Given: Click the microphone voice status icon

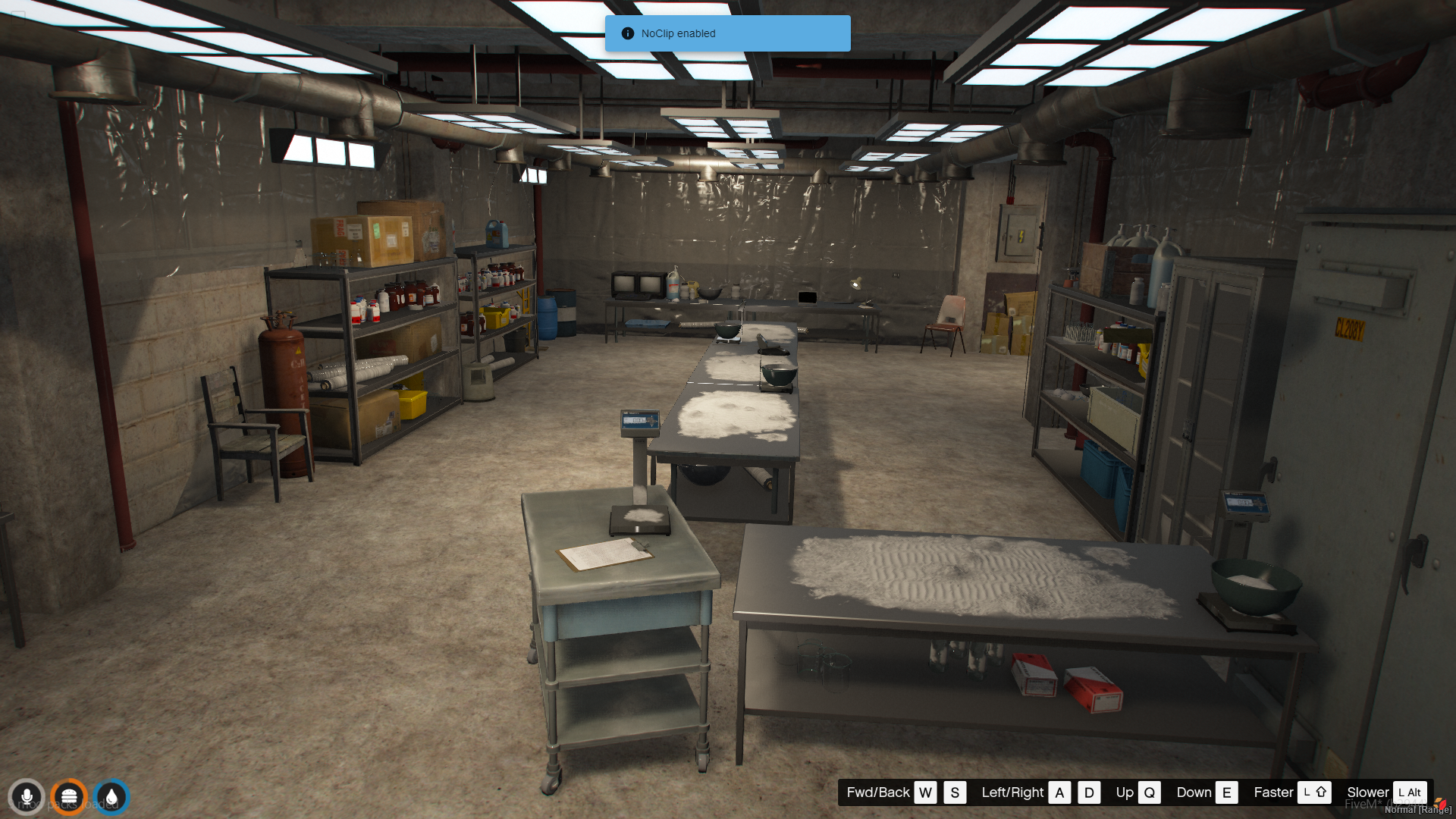Looking at the screenshot, I should click(x=27, y=797).
